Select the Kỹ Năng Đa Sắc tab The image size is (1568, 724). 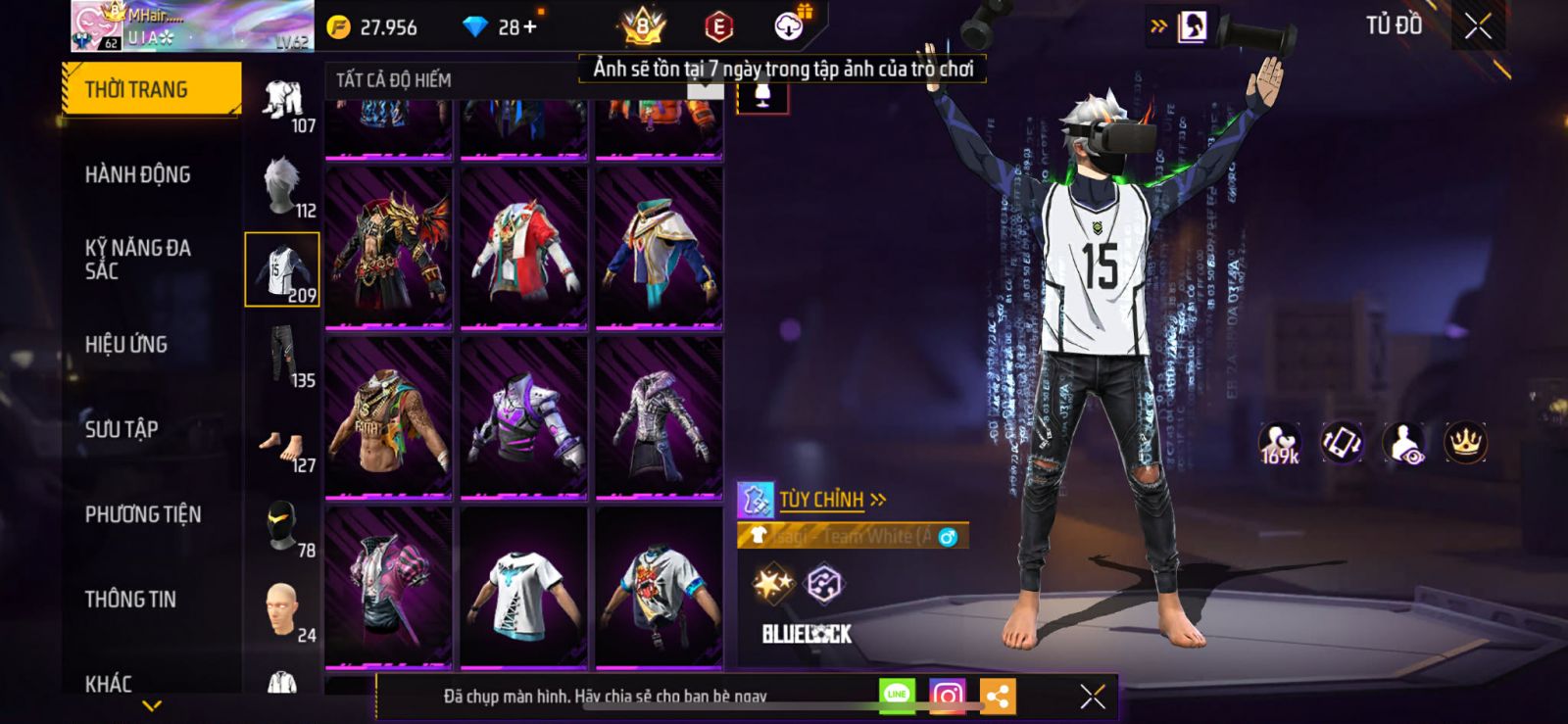137,260
